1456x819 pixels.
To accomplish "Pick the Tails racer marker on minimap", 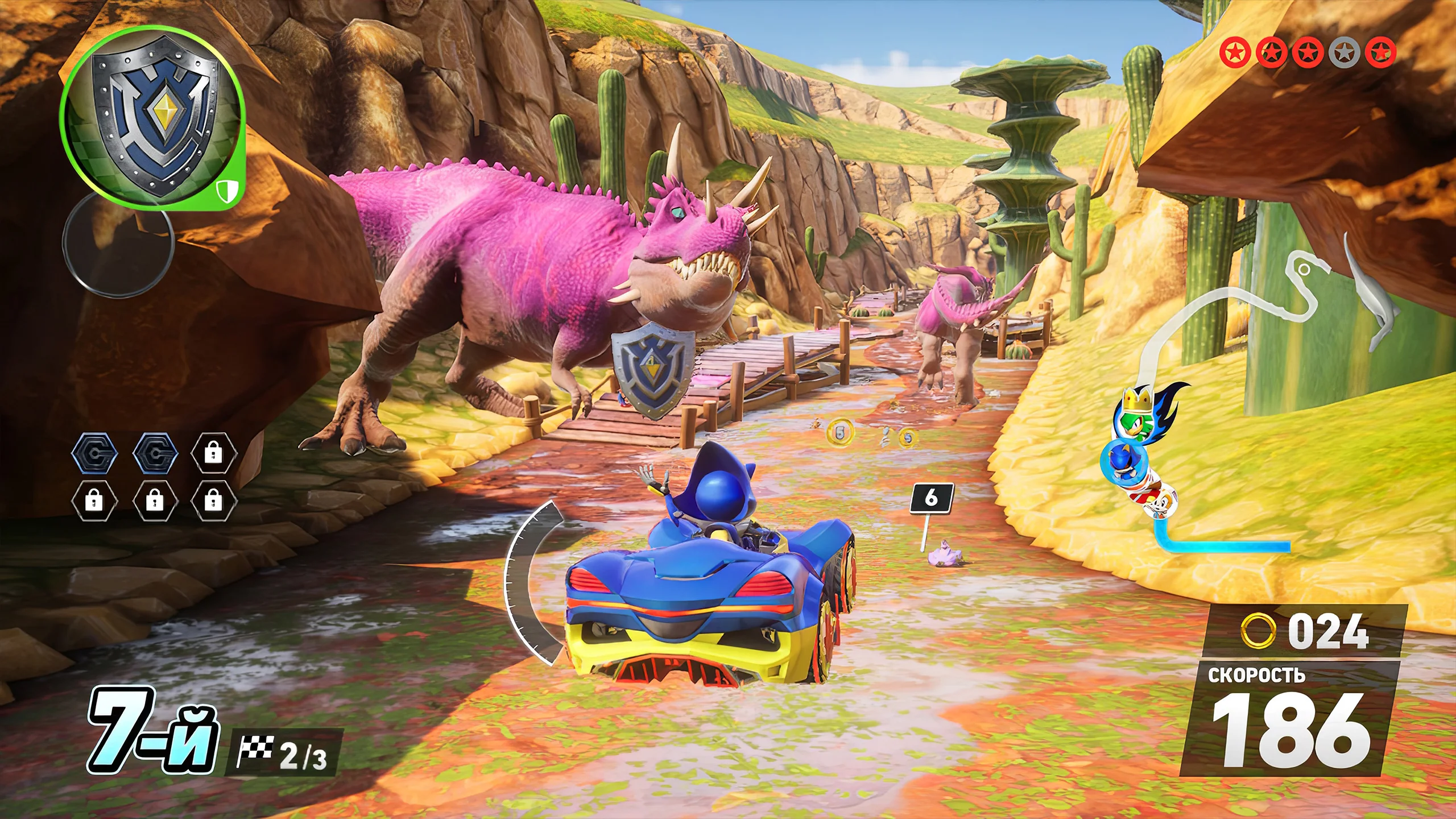I will (x=1157, y=503).
